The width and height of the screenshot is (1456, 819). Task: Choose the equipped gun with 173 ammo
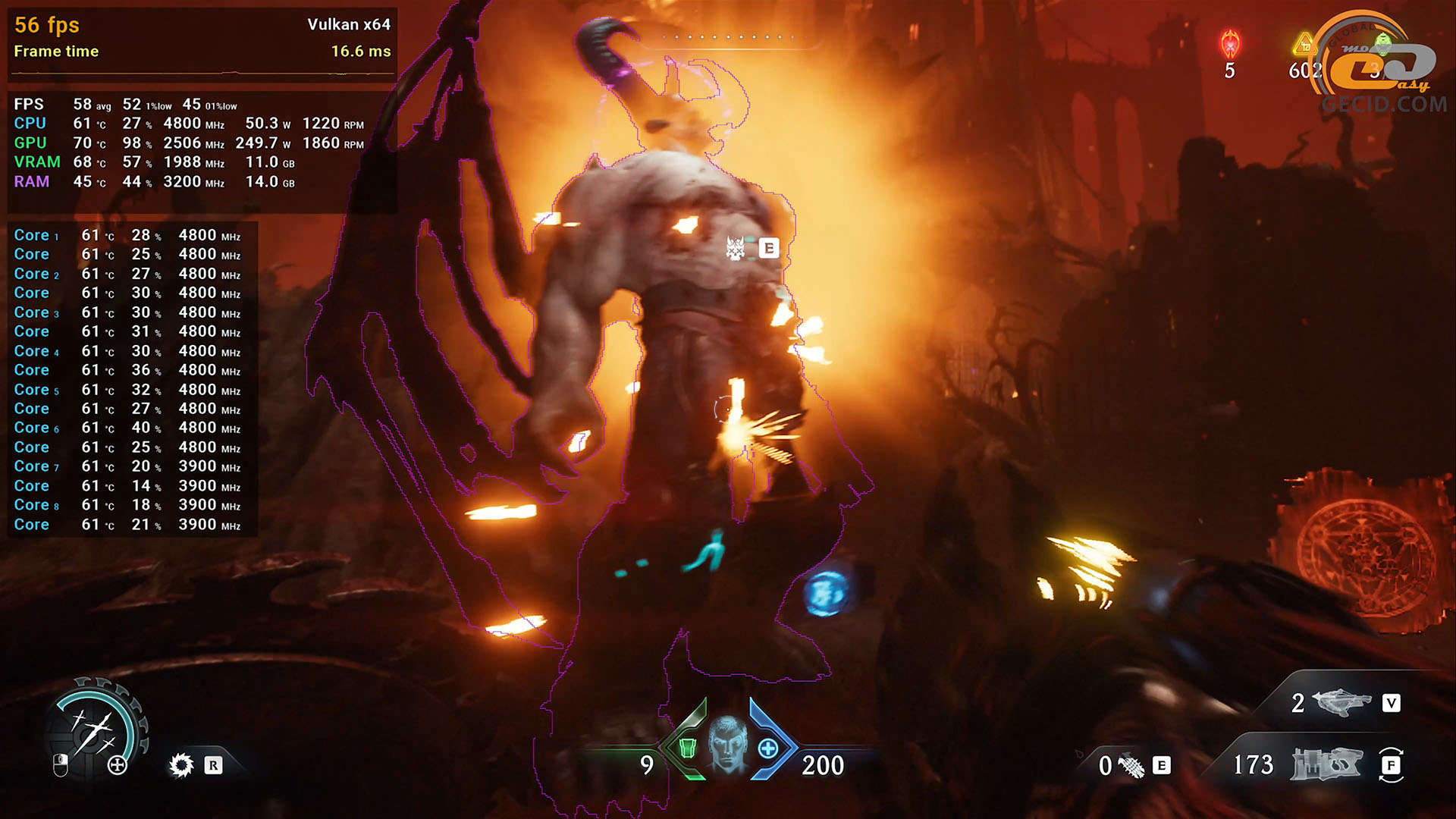point(1327,764)
